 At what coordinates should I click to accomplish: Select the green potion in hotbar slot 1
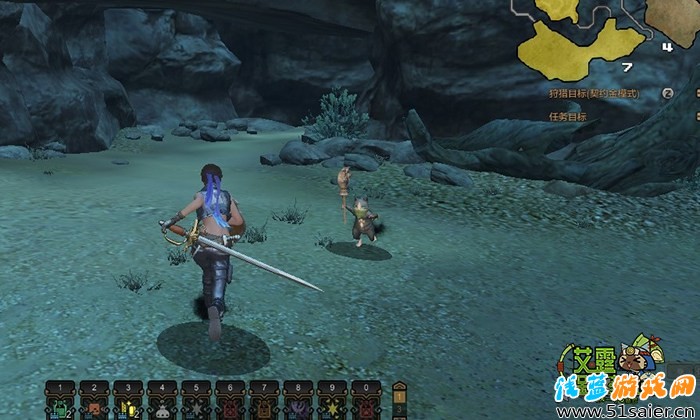[x=60, y=407]
